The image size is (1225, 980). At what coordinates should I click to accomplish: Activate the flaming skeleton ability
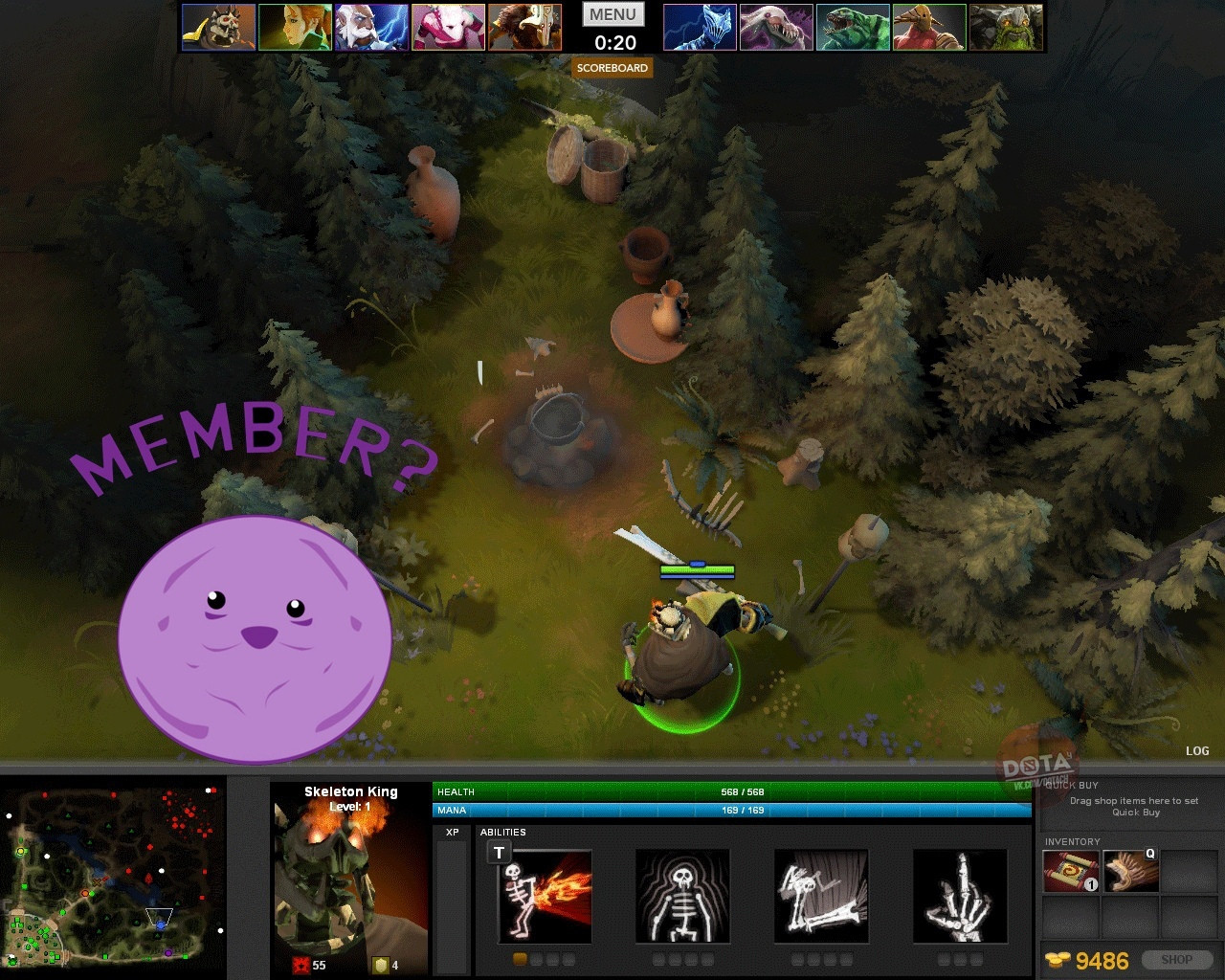click(546, 897)
